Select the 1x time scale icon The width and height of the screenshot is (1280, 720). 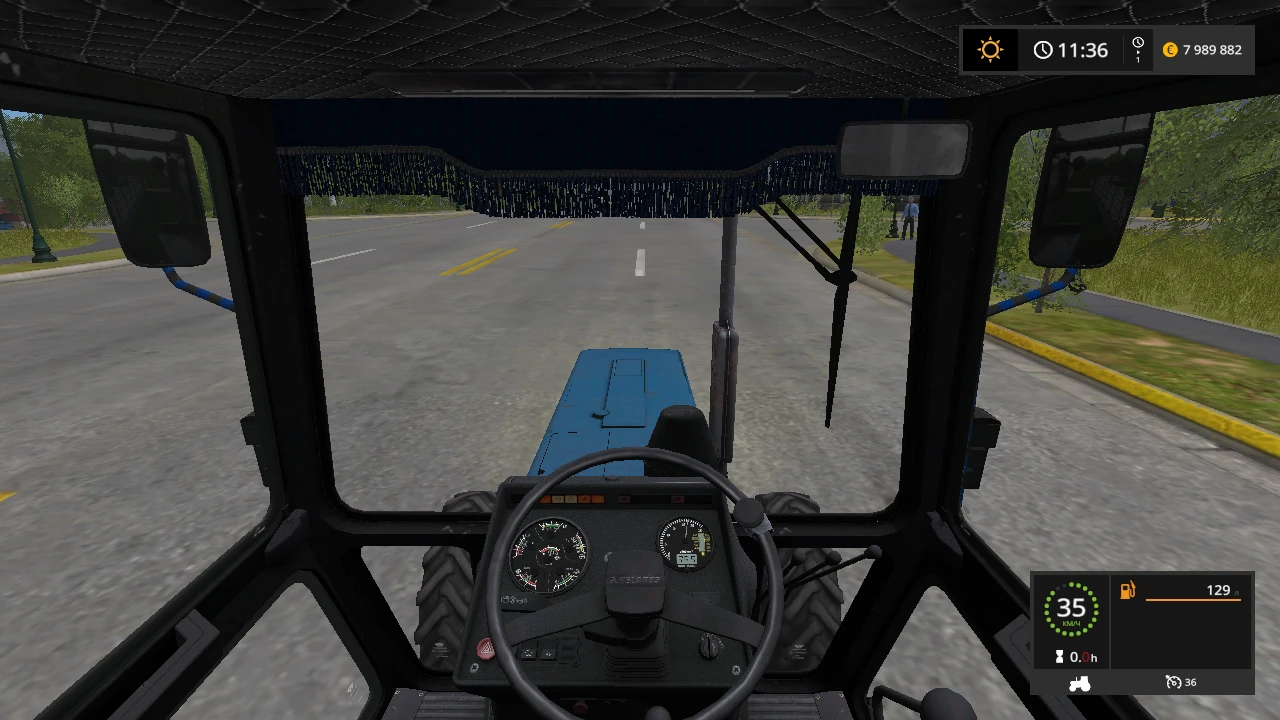[x=1137, y=49]
